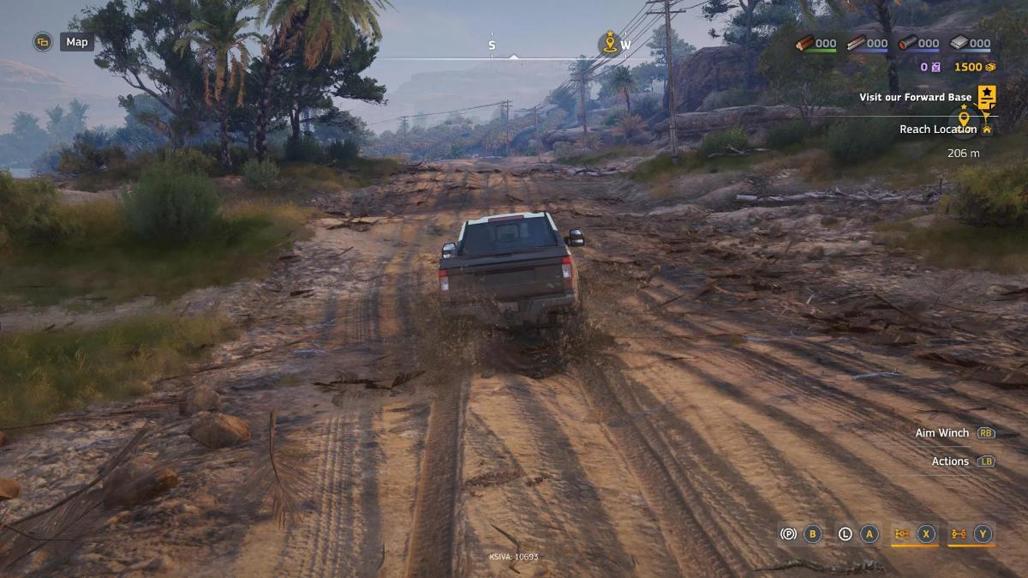Open the Map
1028x578 pixels.
(x=76, y=42)
